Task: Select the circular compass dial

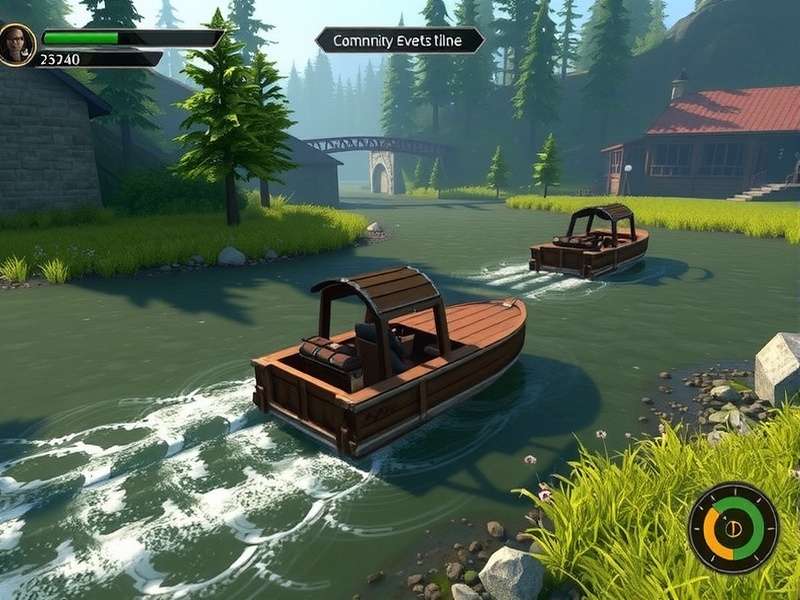Action: [x=733, y=528]
